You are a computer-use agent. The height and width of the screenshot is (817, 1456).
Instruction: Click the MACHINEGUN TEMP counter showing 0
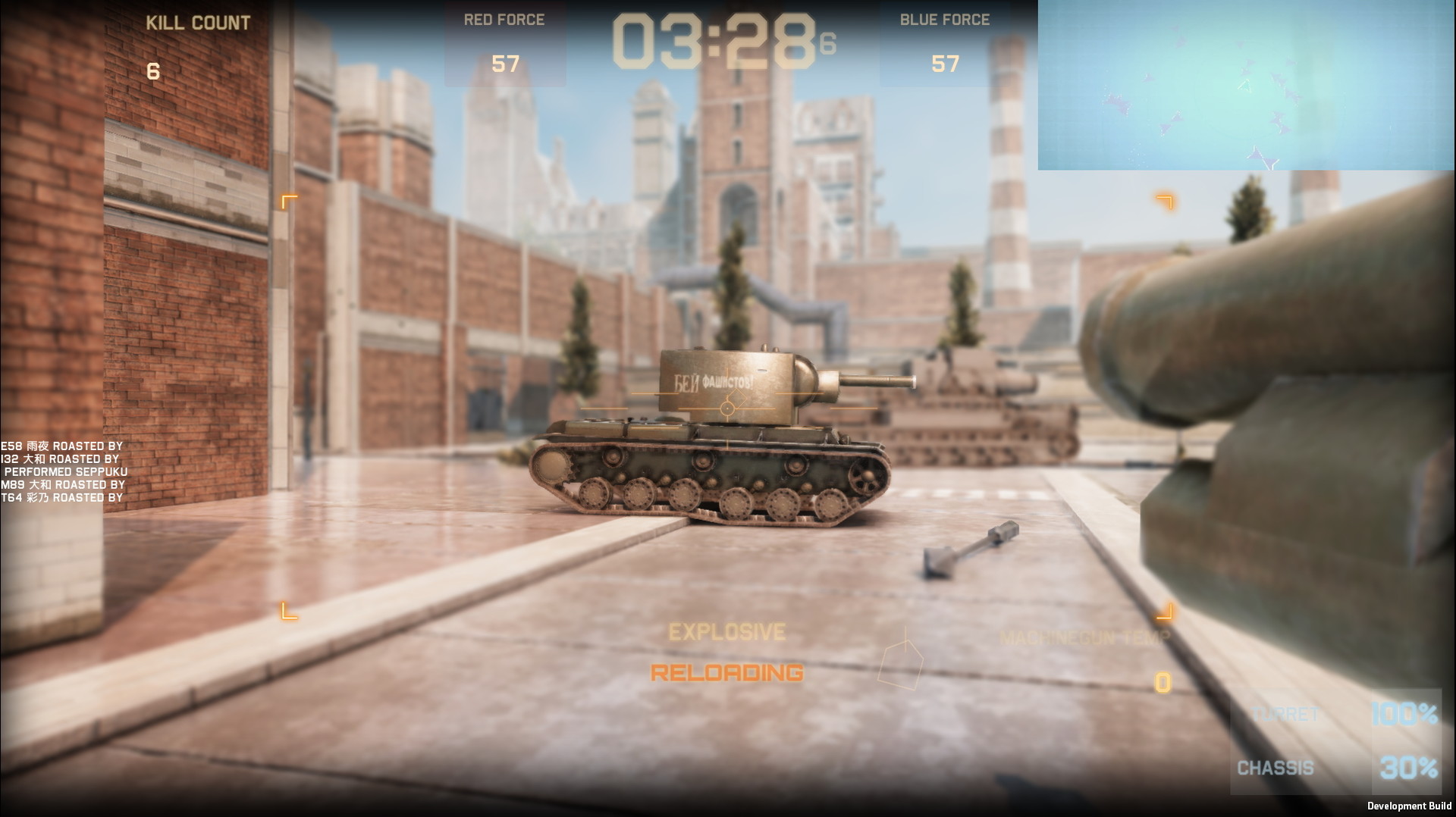click(x=1160, y=682)
